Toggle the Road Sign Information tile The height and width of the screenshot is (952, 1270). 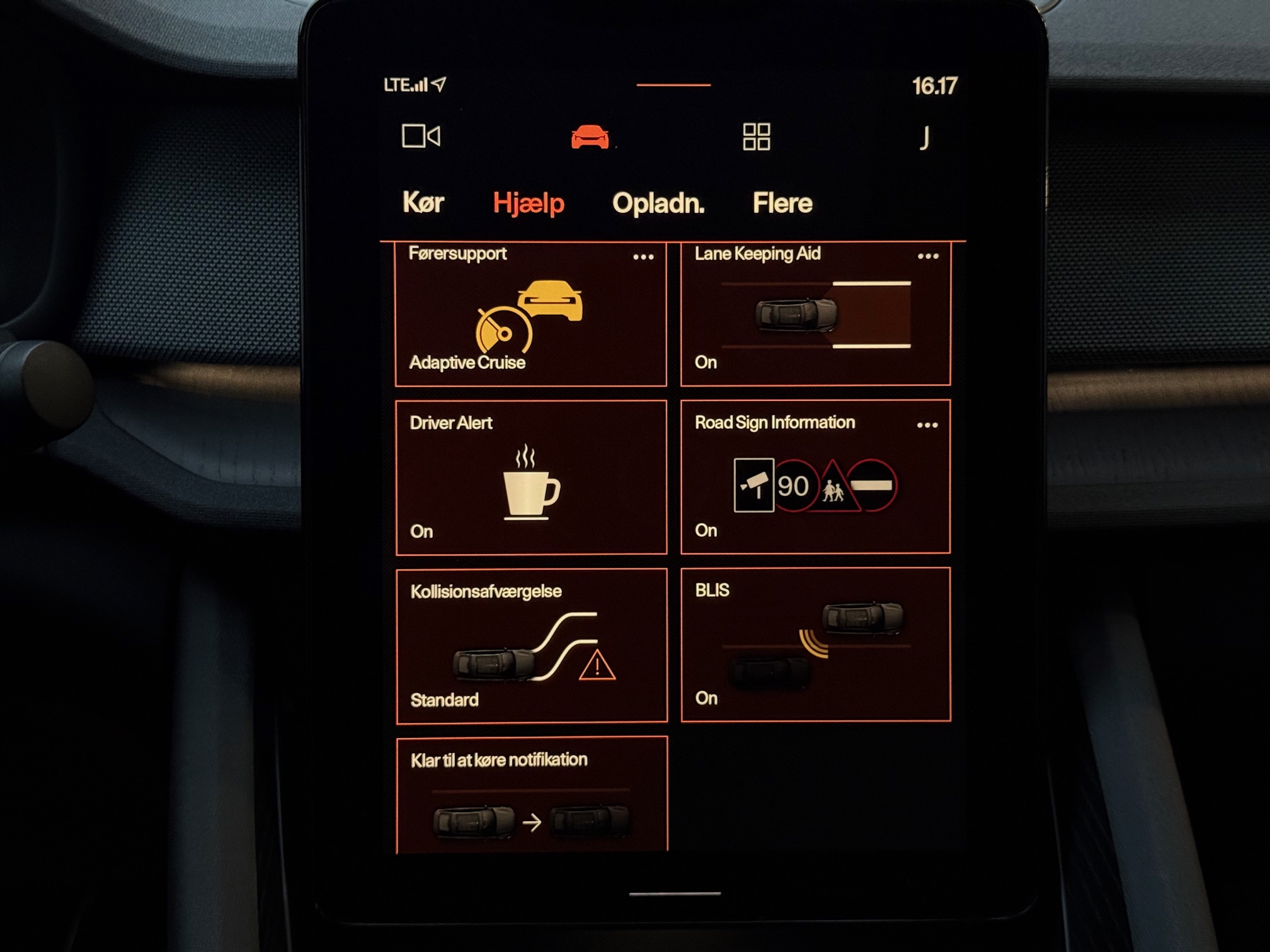click(x=815, y=477)
